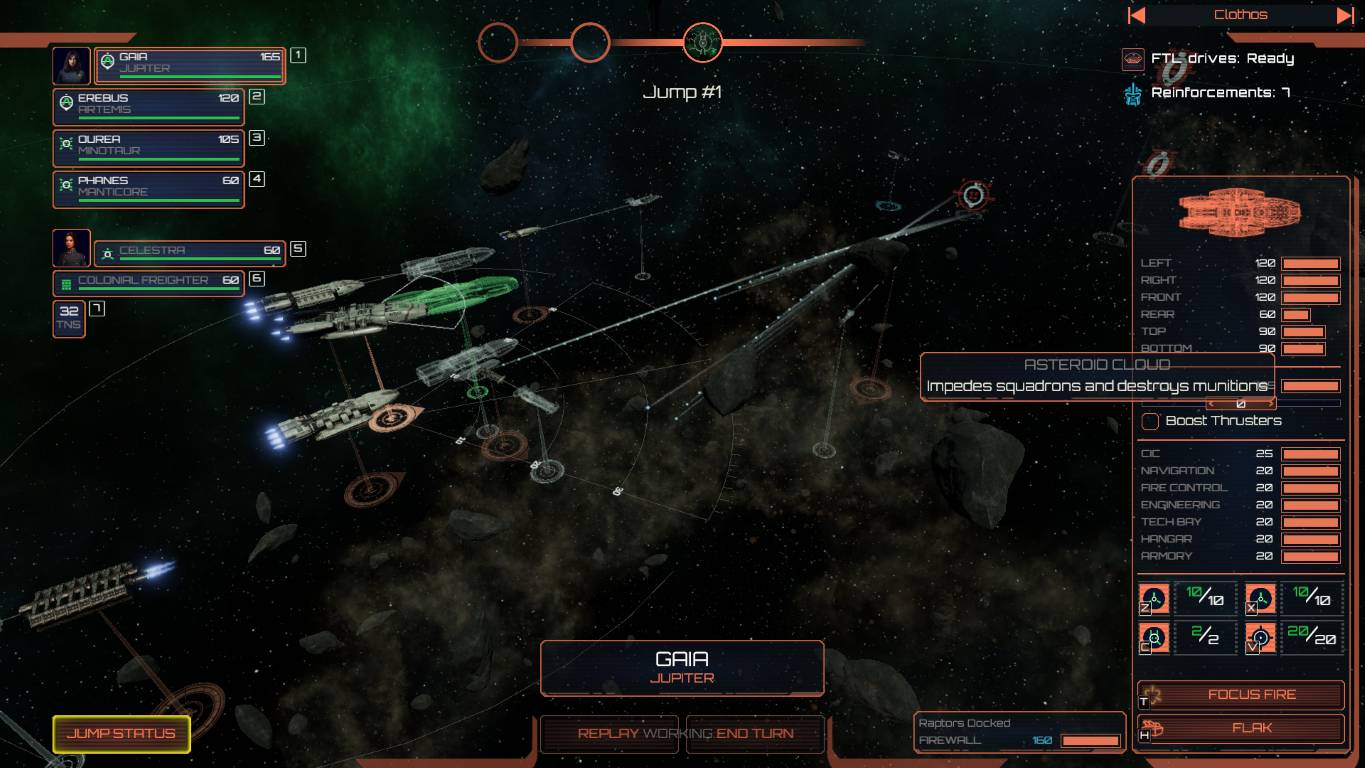Toggle the Boost Thrusters checkbox

click(x=1151, y=421)
